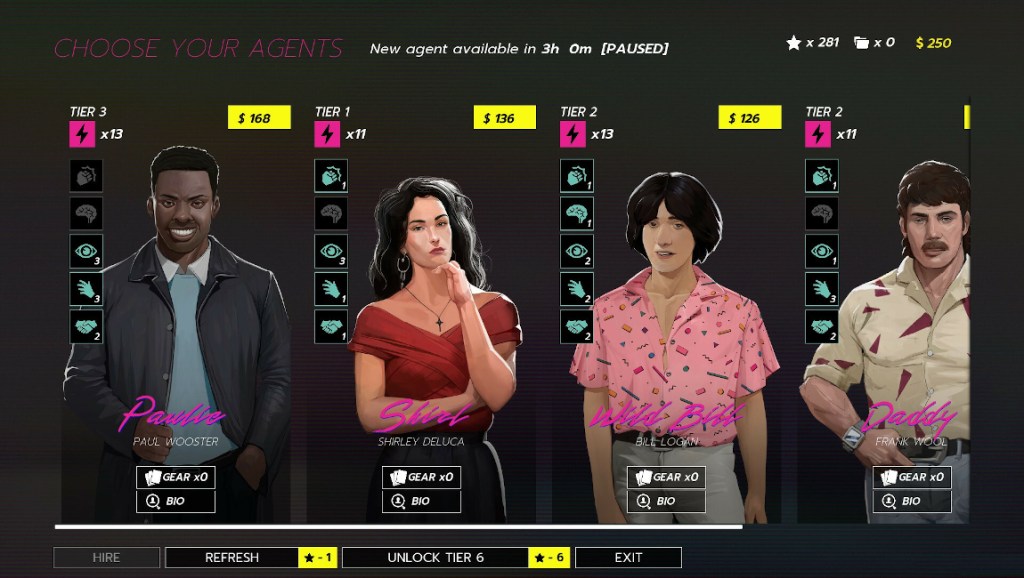Open Wild Bill's Gear x0 button

[x=666, y=477]
